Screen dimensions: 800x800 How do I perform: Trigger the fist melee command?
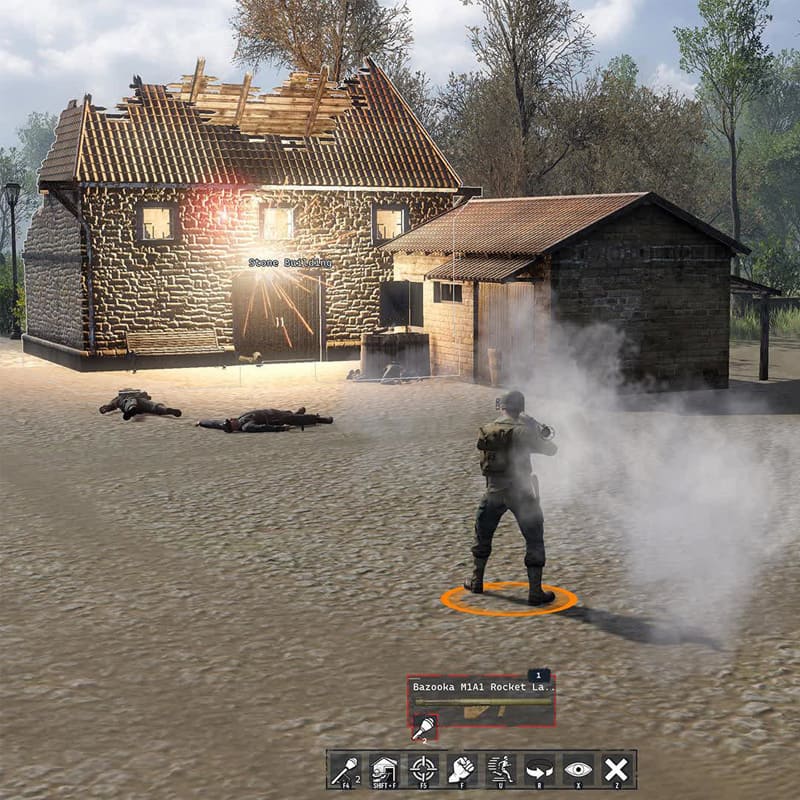point(462,770)
